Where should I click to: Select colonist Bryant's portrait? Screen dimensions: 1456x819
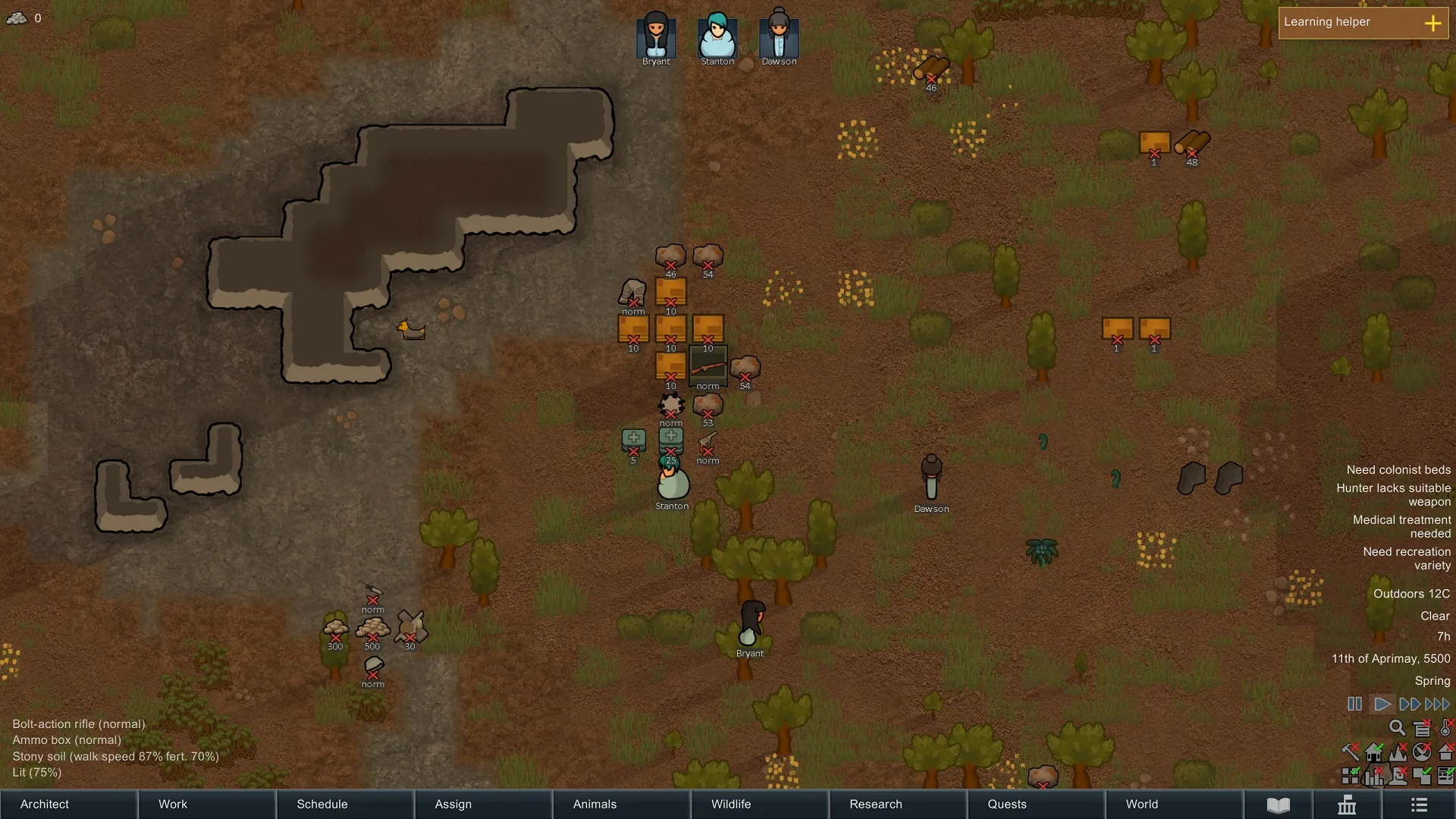coord(656,36)
